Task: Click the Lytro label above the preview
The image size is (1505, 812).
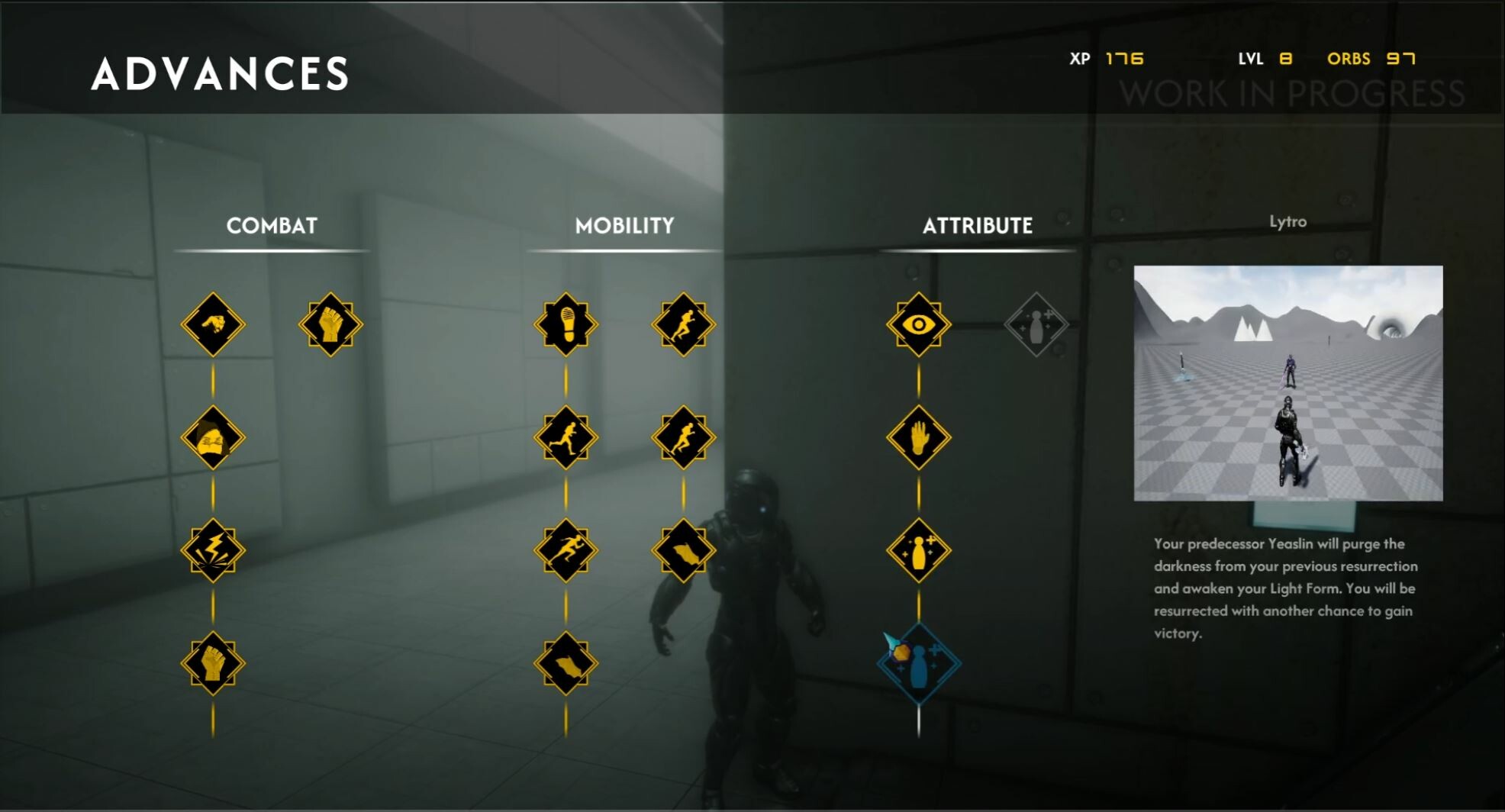Action: coord(1288,221)
